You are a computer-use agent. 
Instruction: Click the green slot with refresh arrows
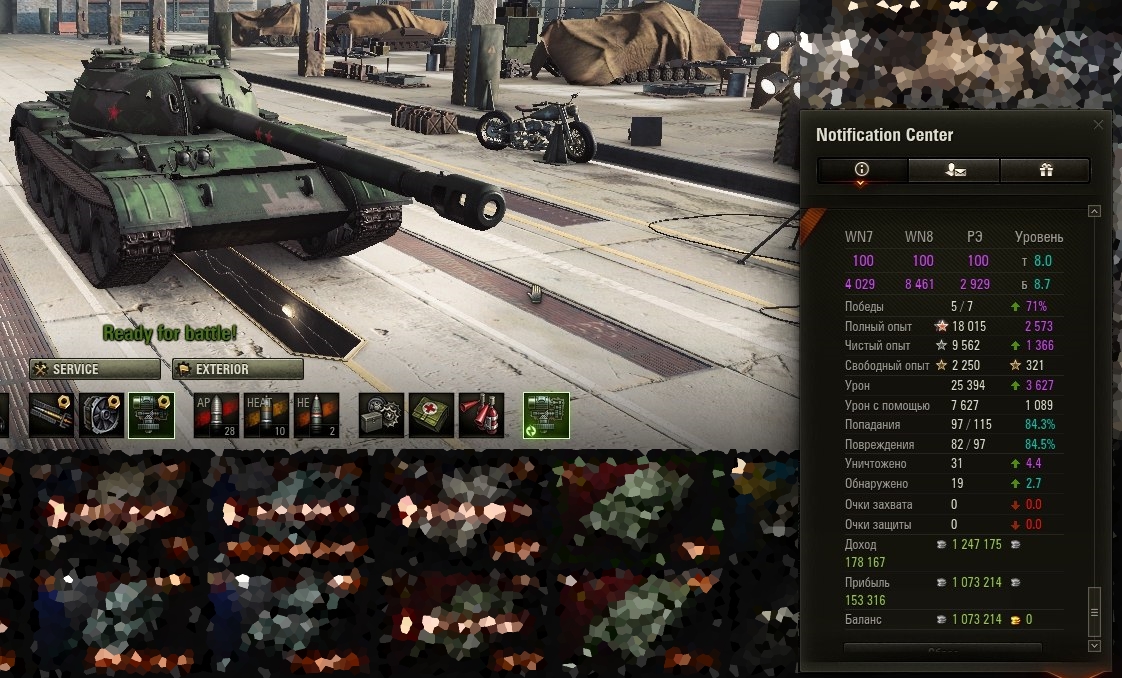coord(546,415)
